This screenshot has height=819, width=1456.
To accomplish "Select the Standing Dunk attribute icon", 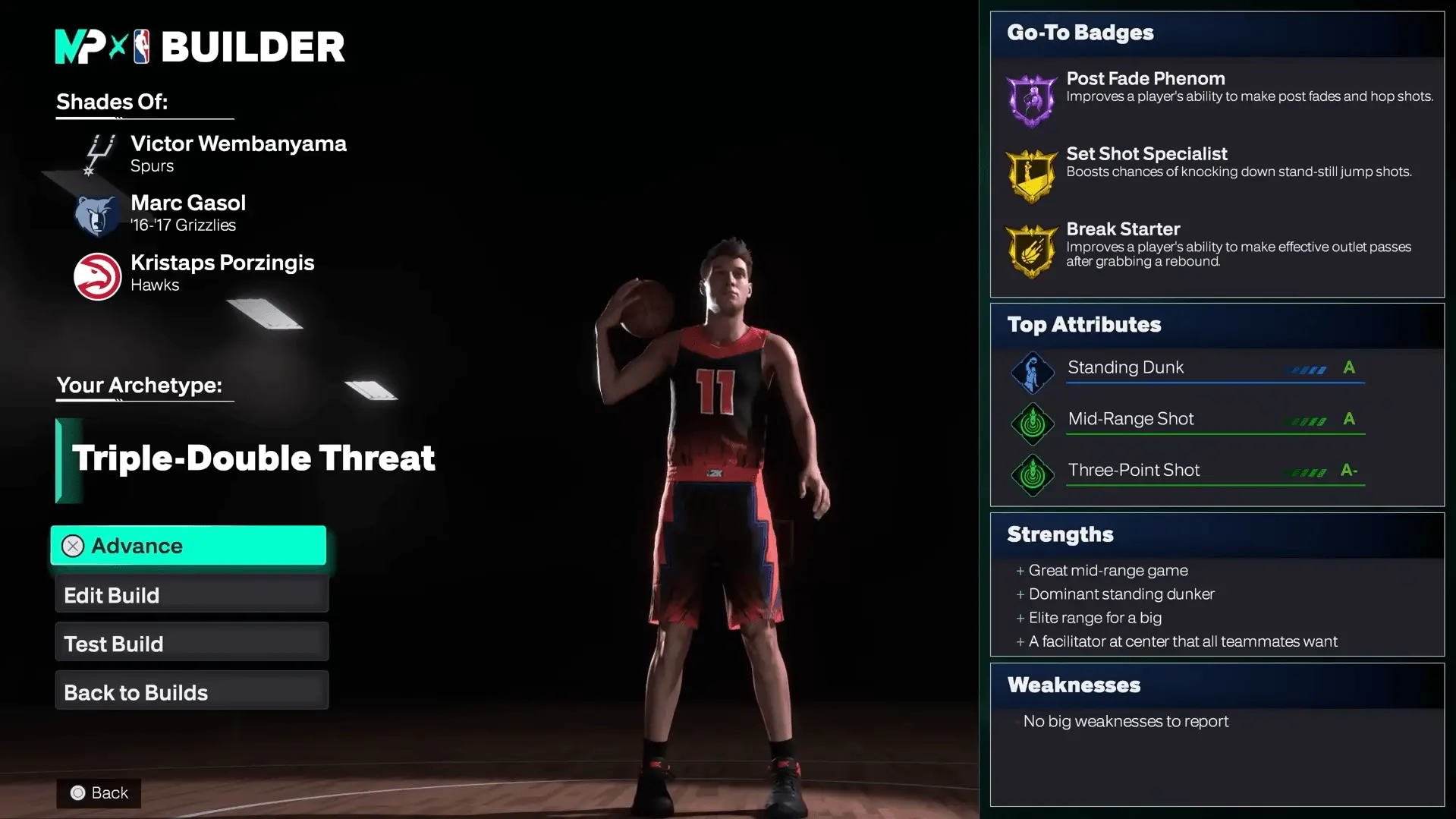I will tap(1032, 371).
